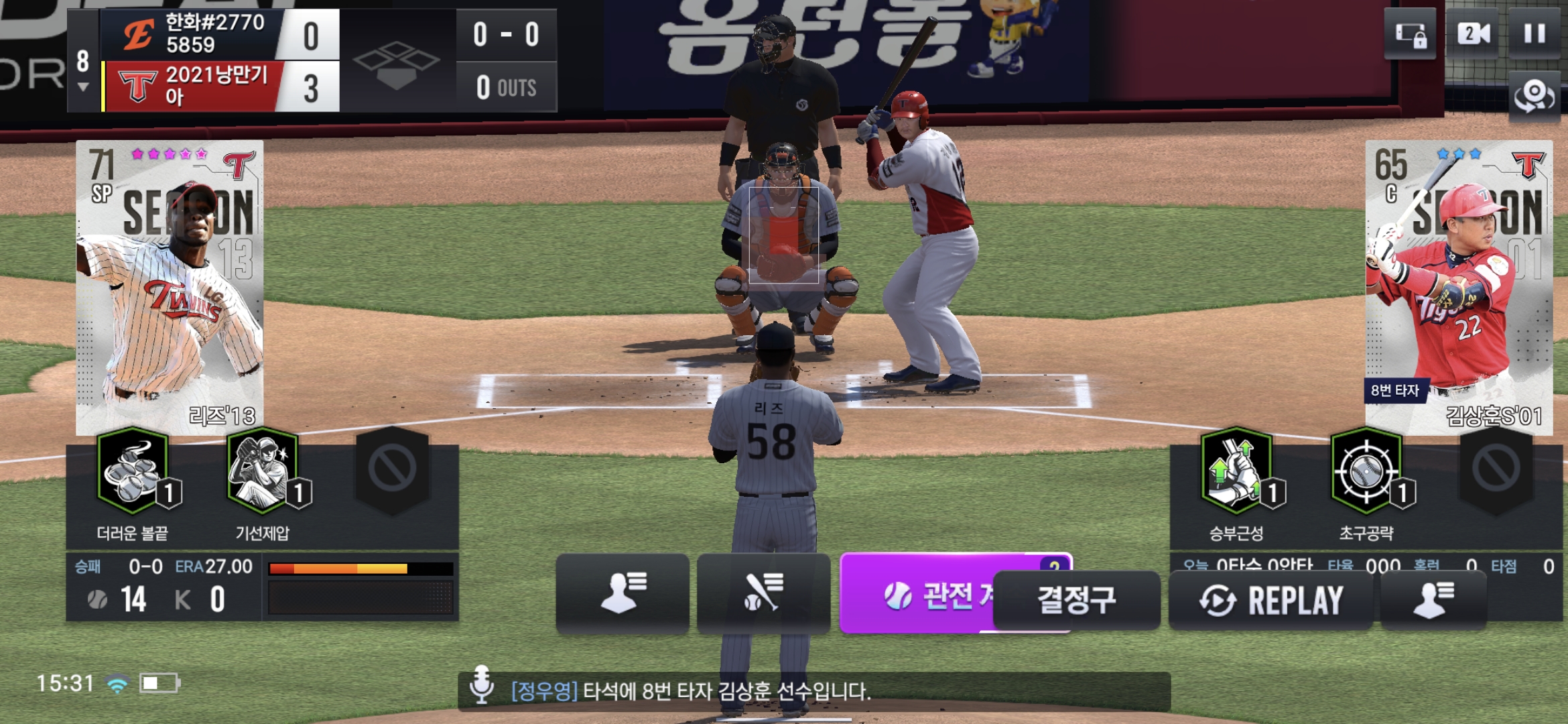Tap the camera rotate button
The width and height of the screenshot is (1568, 724).
pyautogui.click(x=1534, y=96)
